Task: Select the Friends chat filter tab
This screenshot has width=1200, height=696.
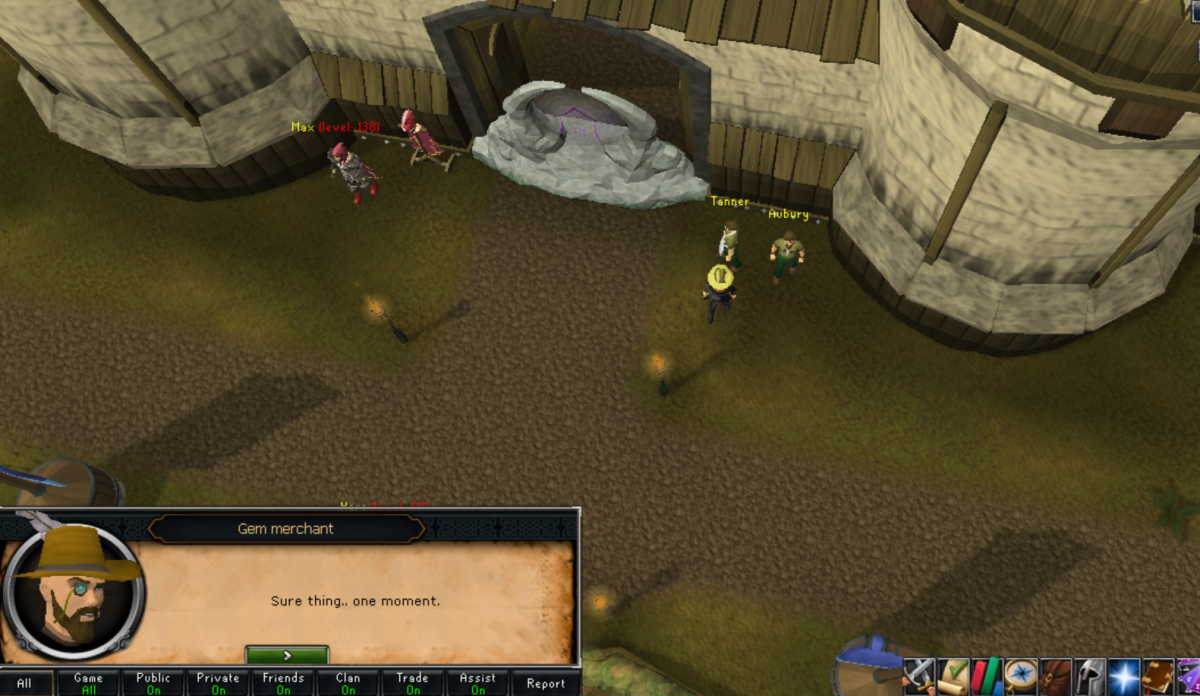Action: point(283,683)
